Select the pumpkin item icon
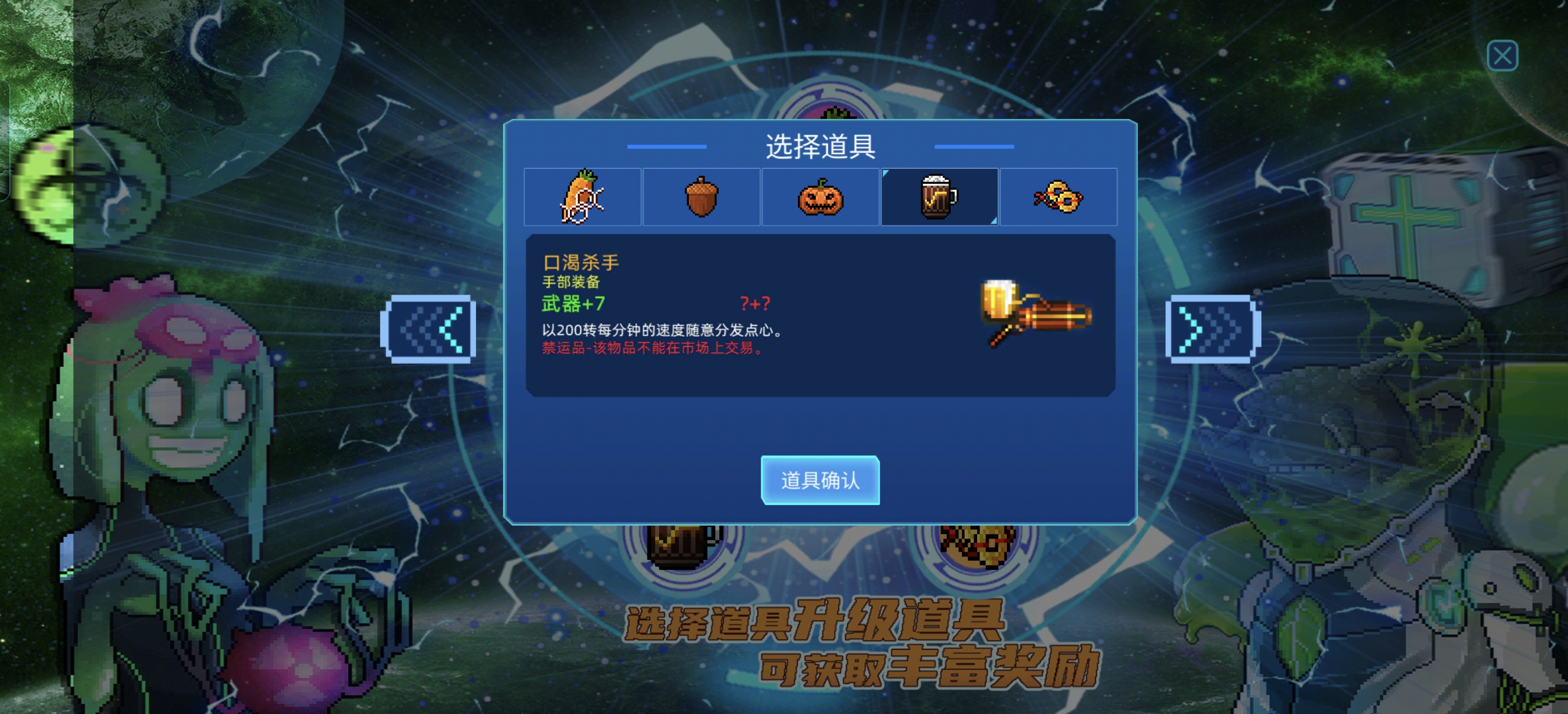 click(821, 196)
